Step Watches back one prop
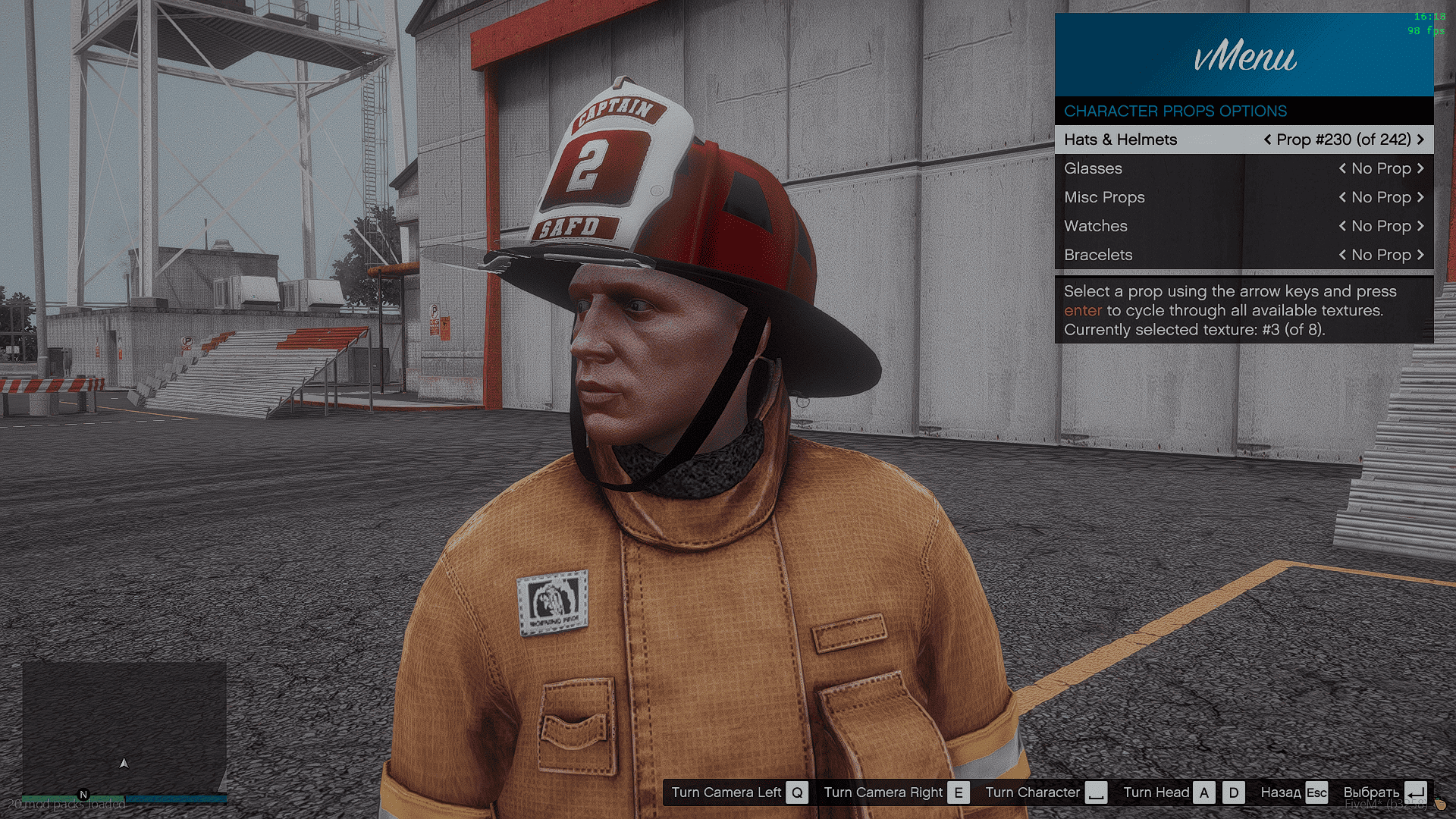The height and width of the screenshot is (819, 1456). [x=1342, y=226]
